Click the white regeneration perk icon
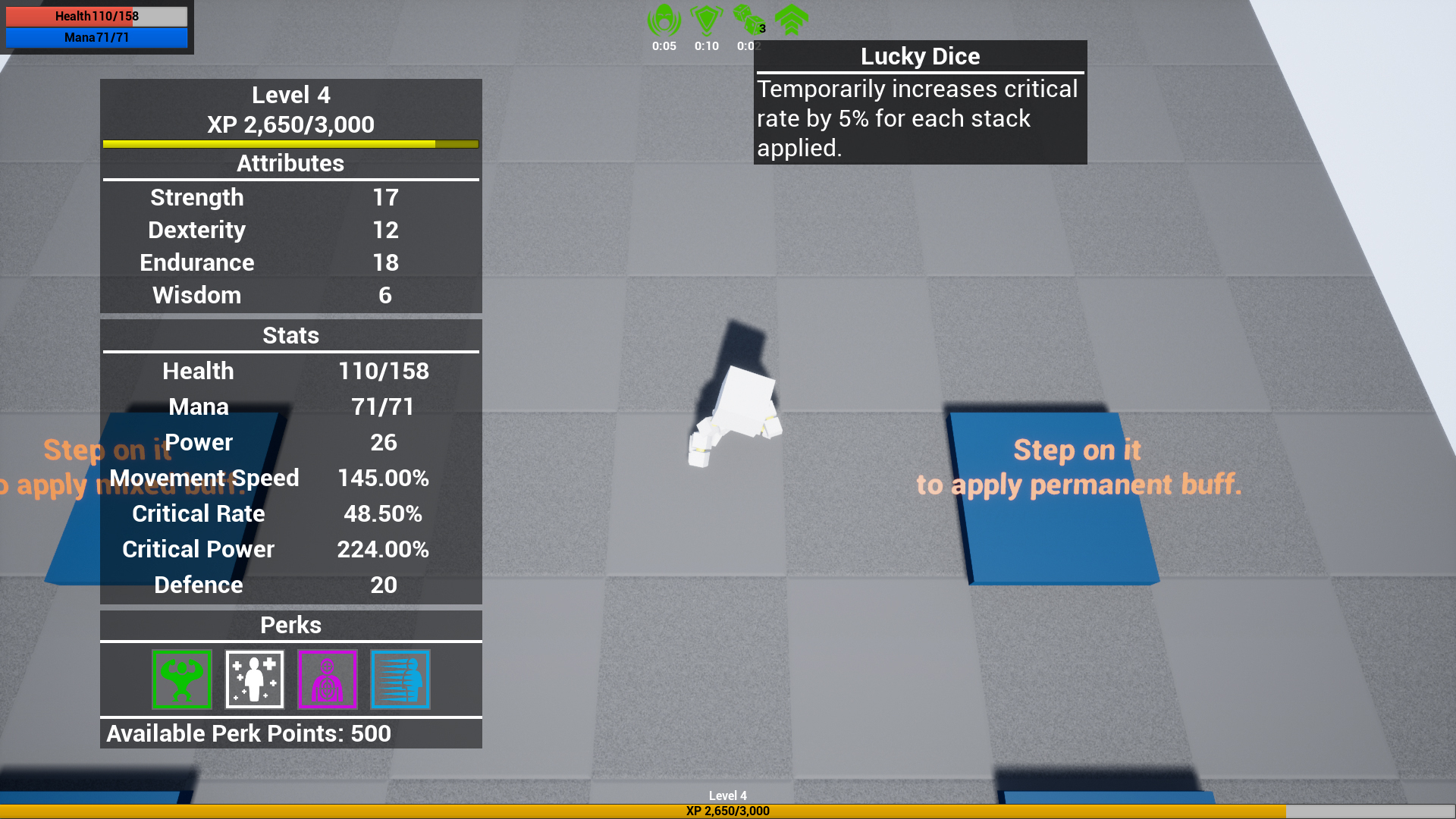Screen dimensions: 1456x819 point(254,679)
